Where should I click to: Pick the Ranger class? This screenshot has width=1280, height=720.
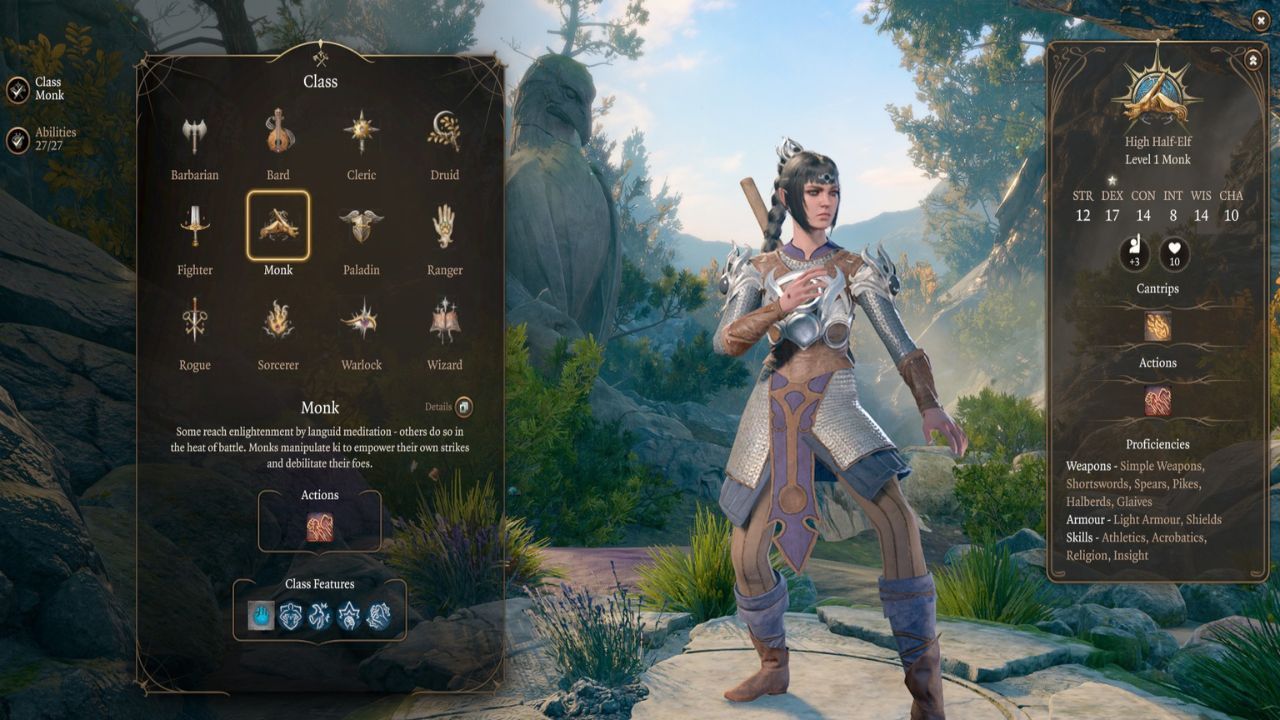click(445, 227)
